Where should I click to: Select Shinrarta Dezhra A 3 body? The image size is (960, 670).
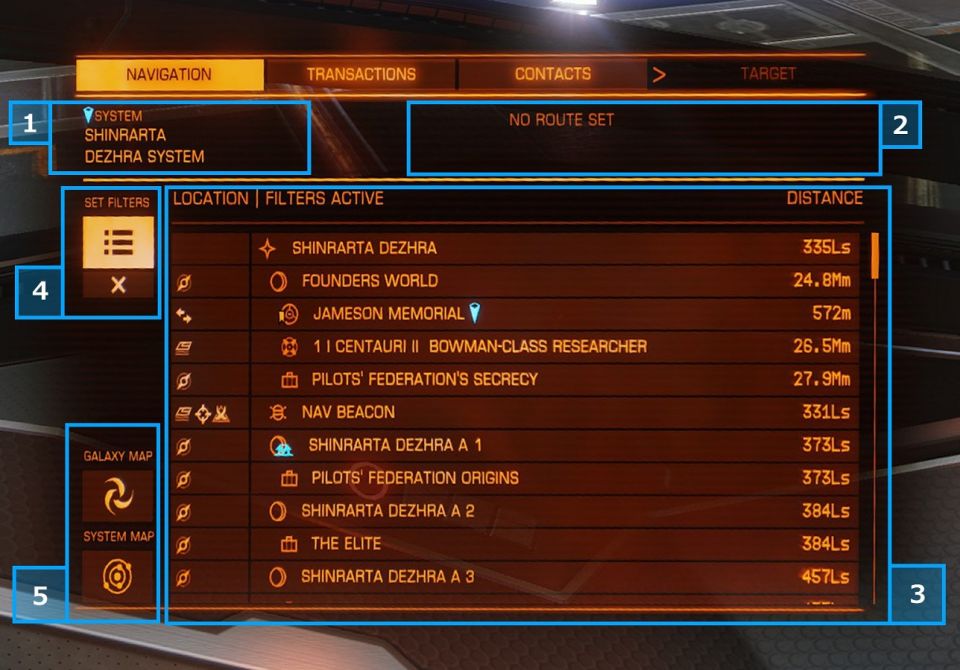click(555, 577)
